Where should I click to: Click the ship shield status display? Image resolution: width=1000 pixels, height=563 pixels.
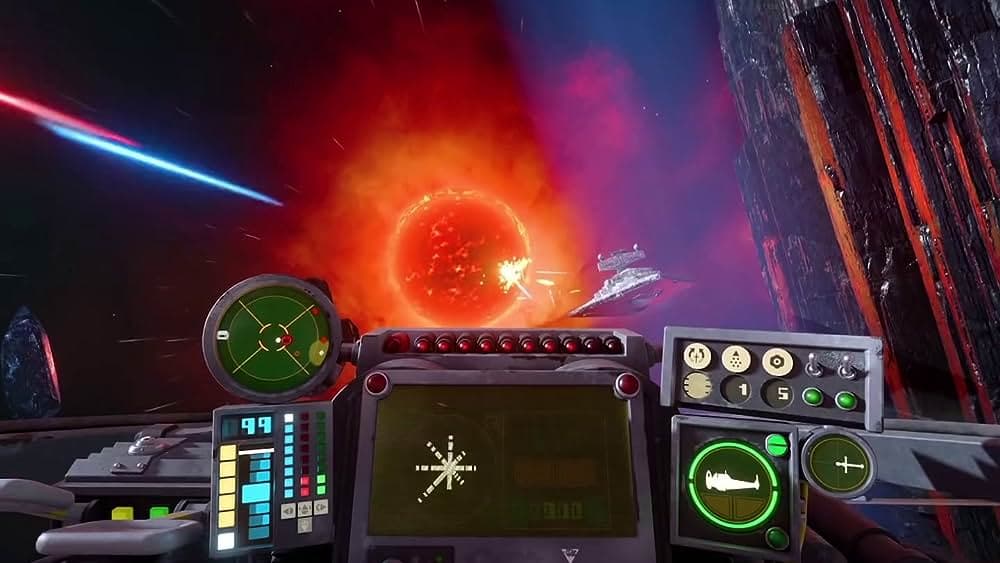tap(732, 483)
